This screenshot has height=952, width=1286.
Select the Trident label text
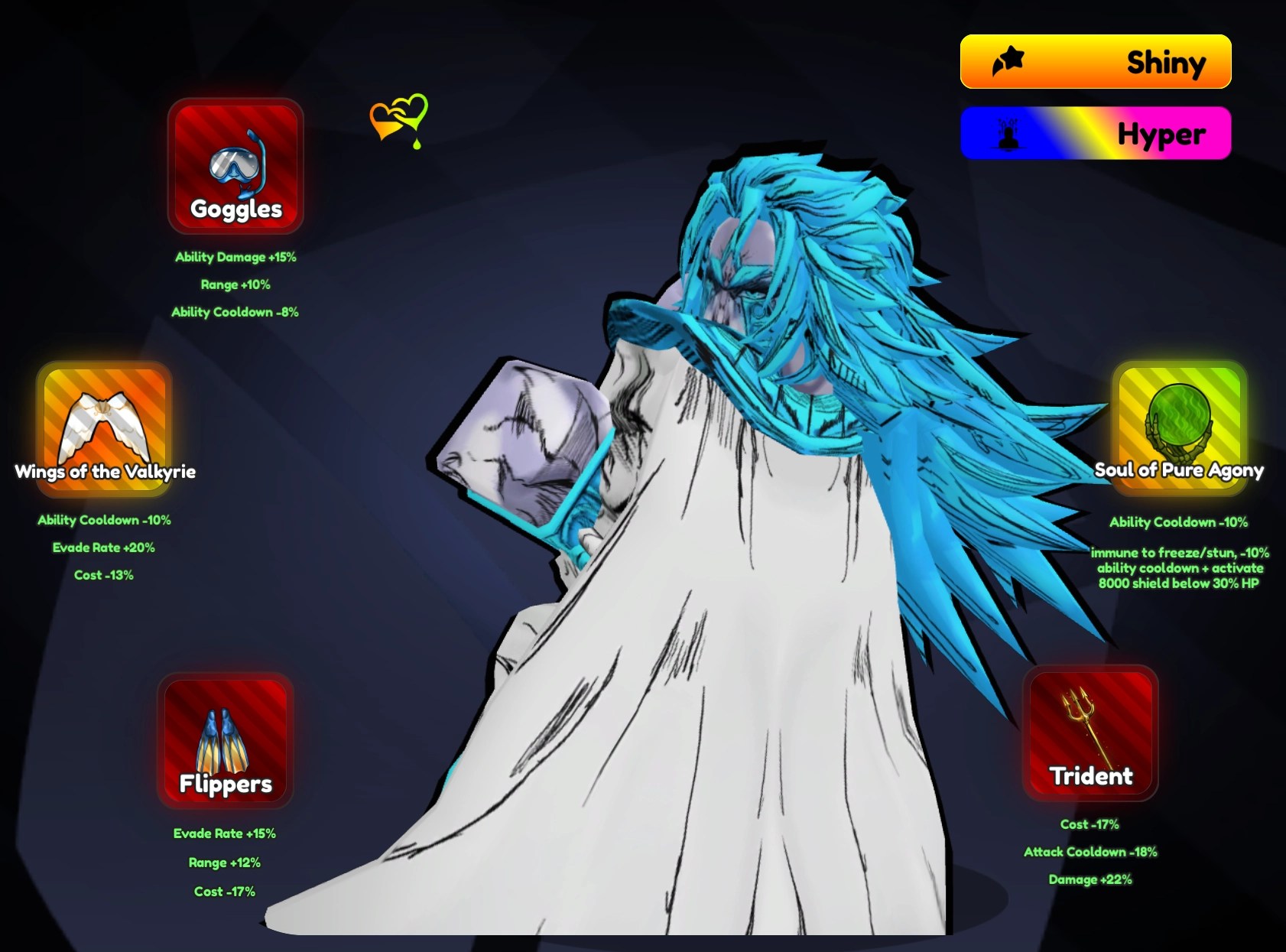coord(1091,777)
